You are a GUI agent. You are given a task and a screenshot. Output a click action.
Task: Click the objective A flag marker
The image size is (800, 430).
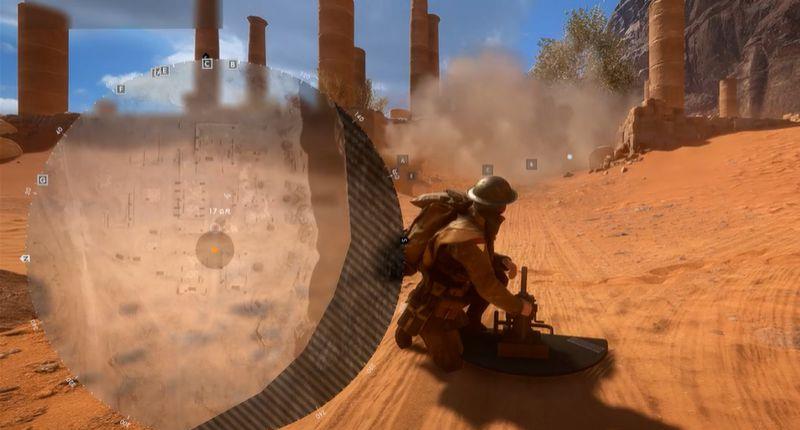402,160
